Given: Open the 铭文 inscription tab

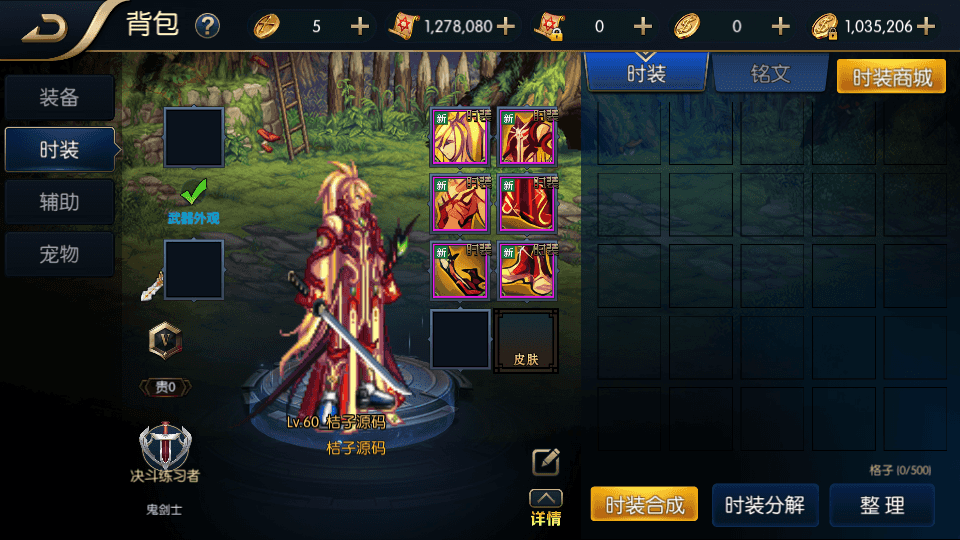Looking at the screenshot, I should click(x=770, y=74).
